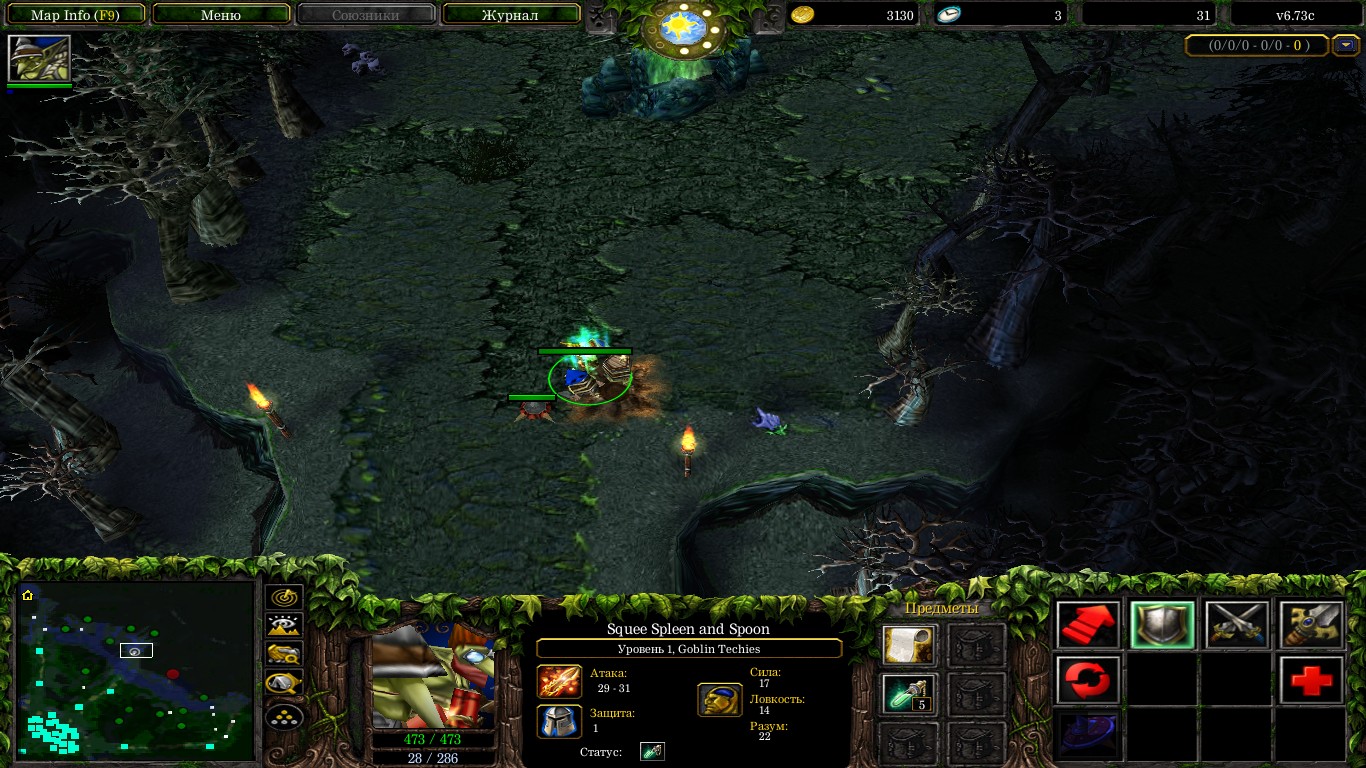
Task: Toggle minimap creep camp display button
Action: [x=285, y=685]
